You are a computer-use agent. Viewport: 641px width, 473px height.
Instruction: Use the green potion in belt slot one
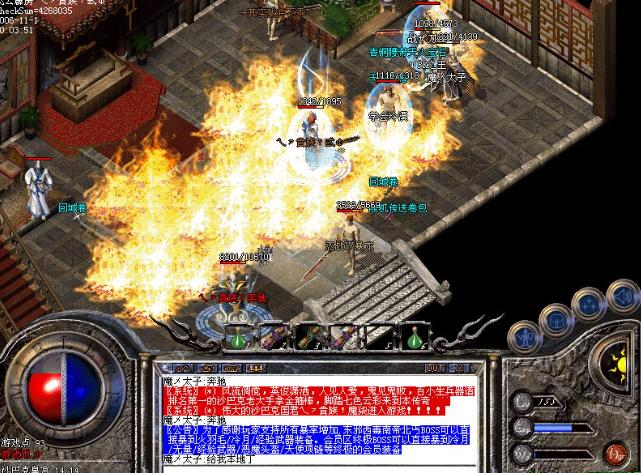[x=238, y=338]
